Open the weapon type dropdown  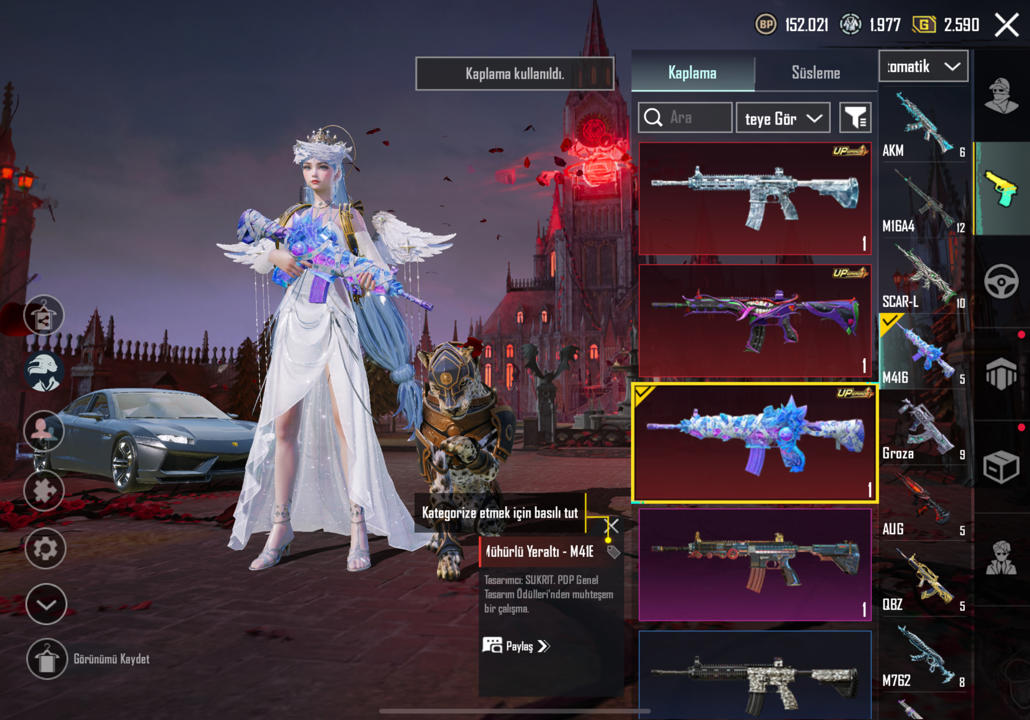[x=923, y=67]
